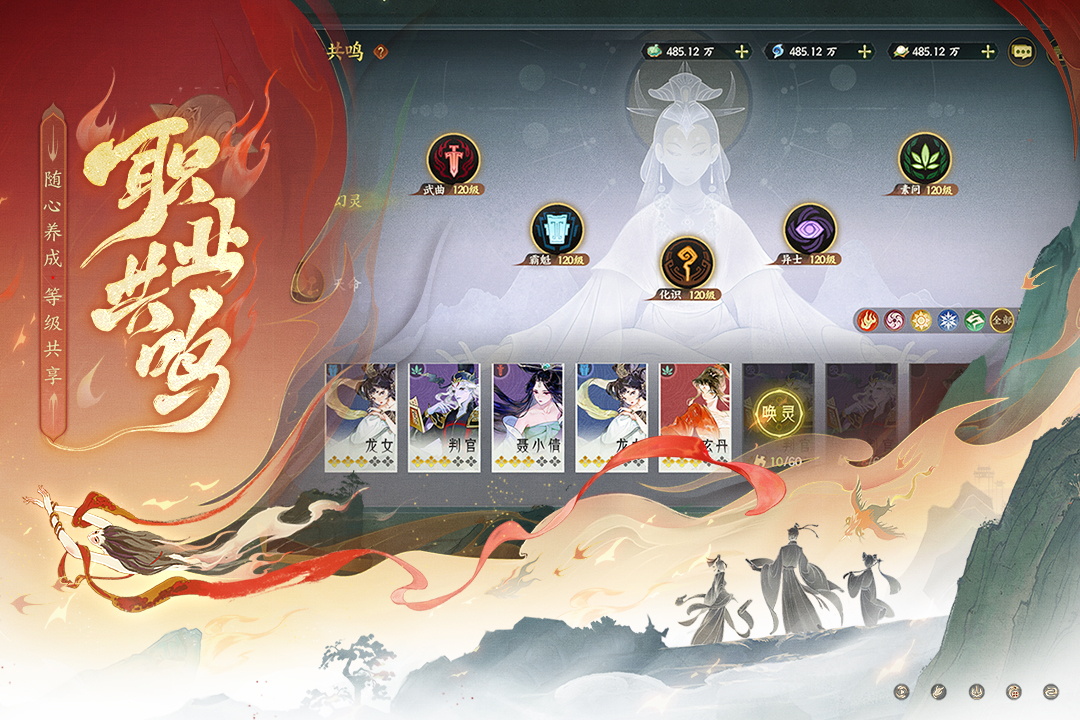Open the help icon beside 共鸣 title
The image size is (1080, 720).
point(380,51)
